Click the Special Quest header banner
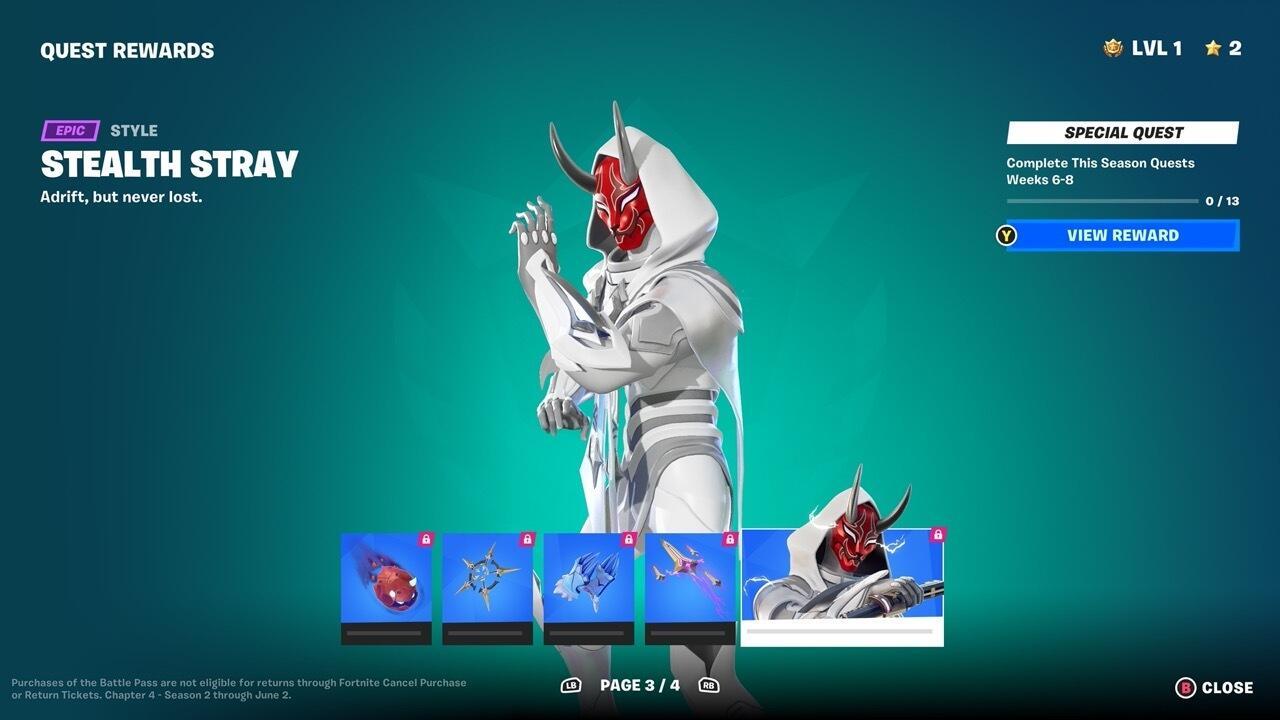The width and height of the screenshot is (1280, 720). click(1121, 132)
